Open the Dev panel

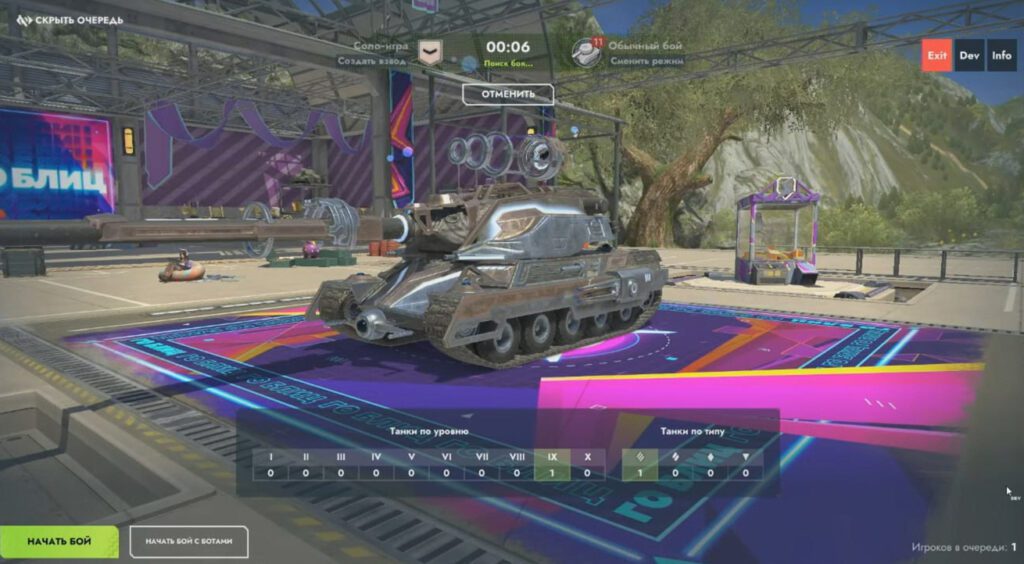[969, 55]
